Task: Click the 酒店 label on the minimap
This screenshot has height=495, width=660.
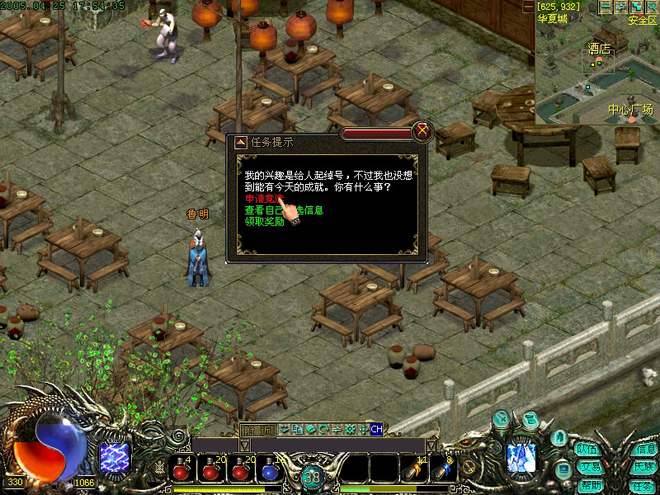Action: [x=599, y=47]
